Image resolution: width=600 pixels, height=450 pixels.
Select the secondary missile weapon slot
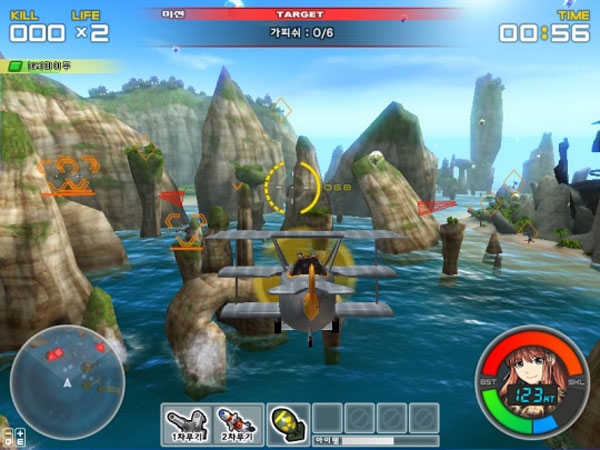click(x=240, y=424)
